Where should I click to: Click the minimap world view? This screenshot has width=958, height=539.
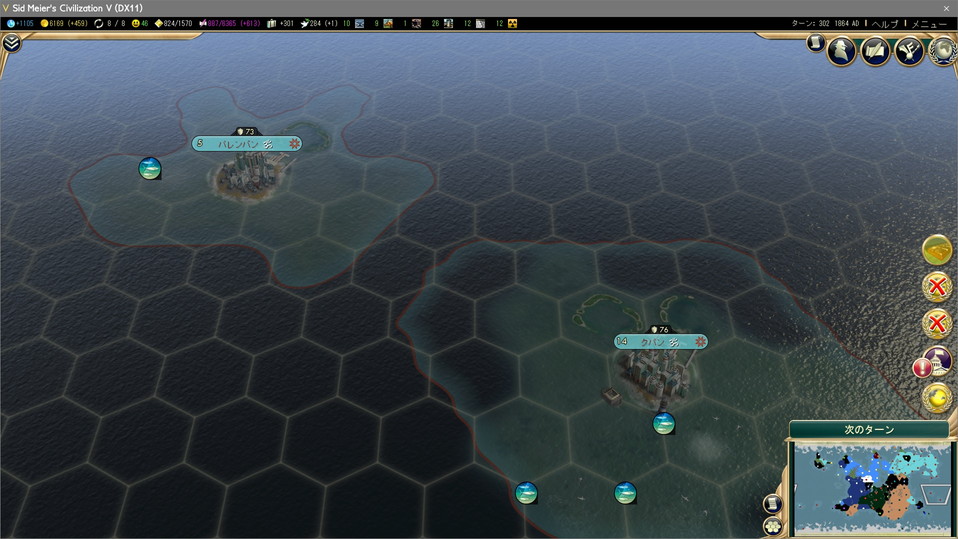tap(869, 488)
